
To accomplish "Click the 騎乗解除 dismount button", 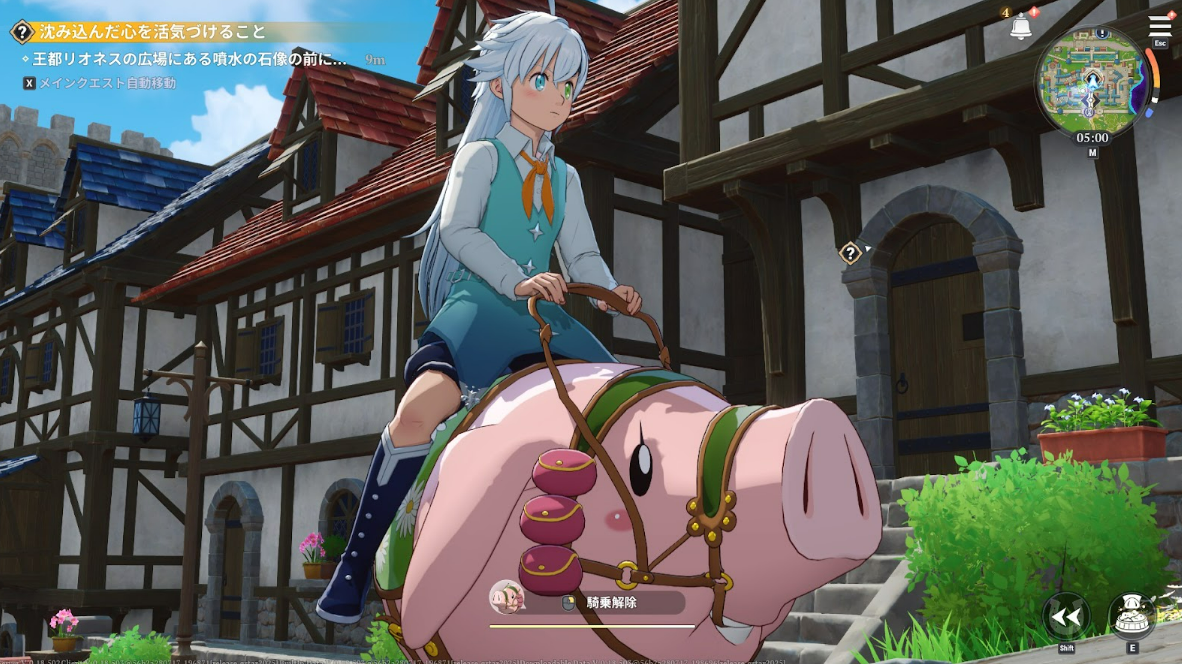I will tap(610, 602).
